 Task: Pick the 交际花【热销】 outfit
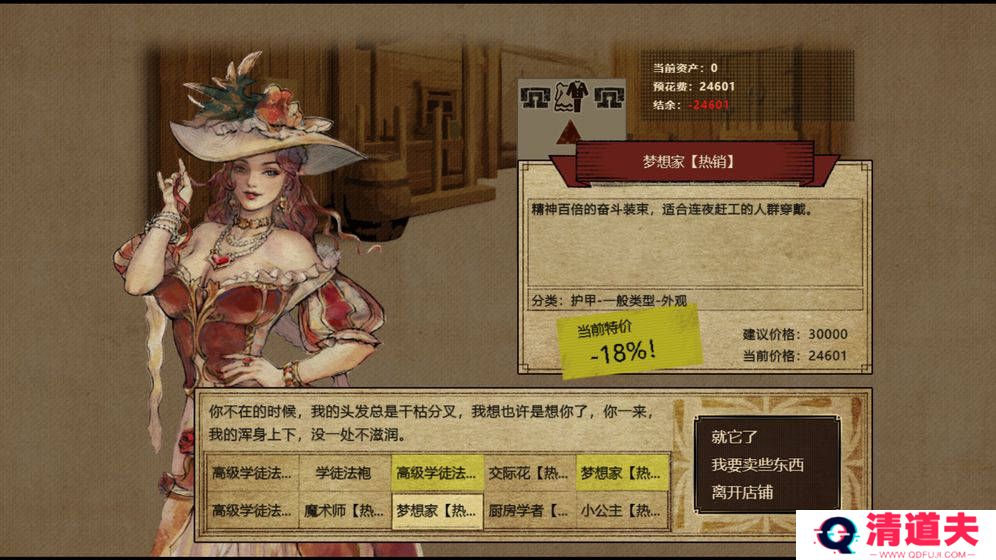[528, 472]
